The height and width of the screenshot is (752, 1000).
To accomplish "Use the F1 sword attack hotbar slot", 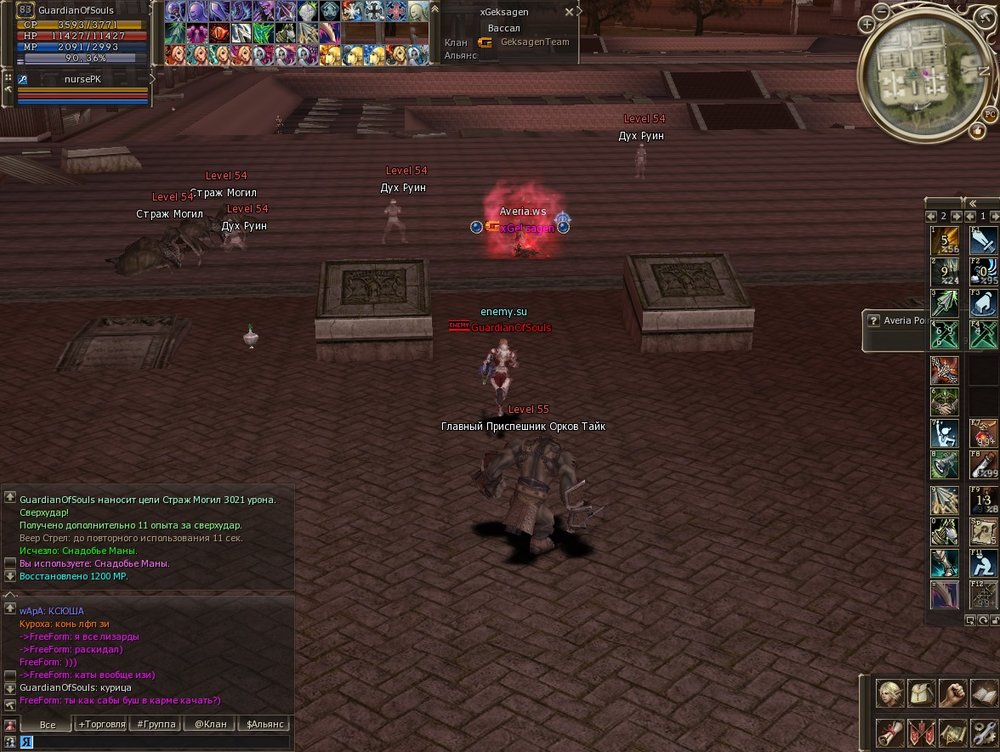I will pos(984,240).
